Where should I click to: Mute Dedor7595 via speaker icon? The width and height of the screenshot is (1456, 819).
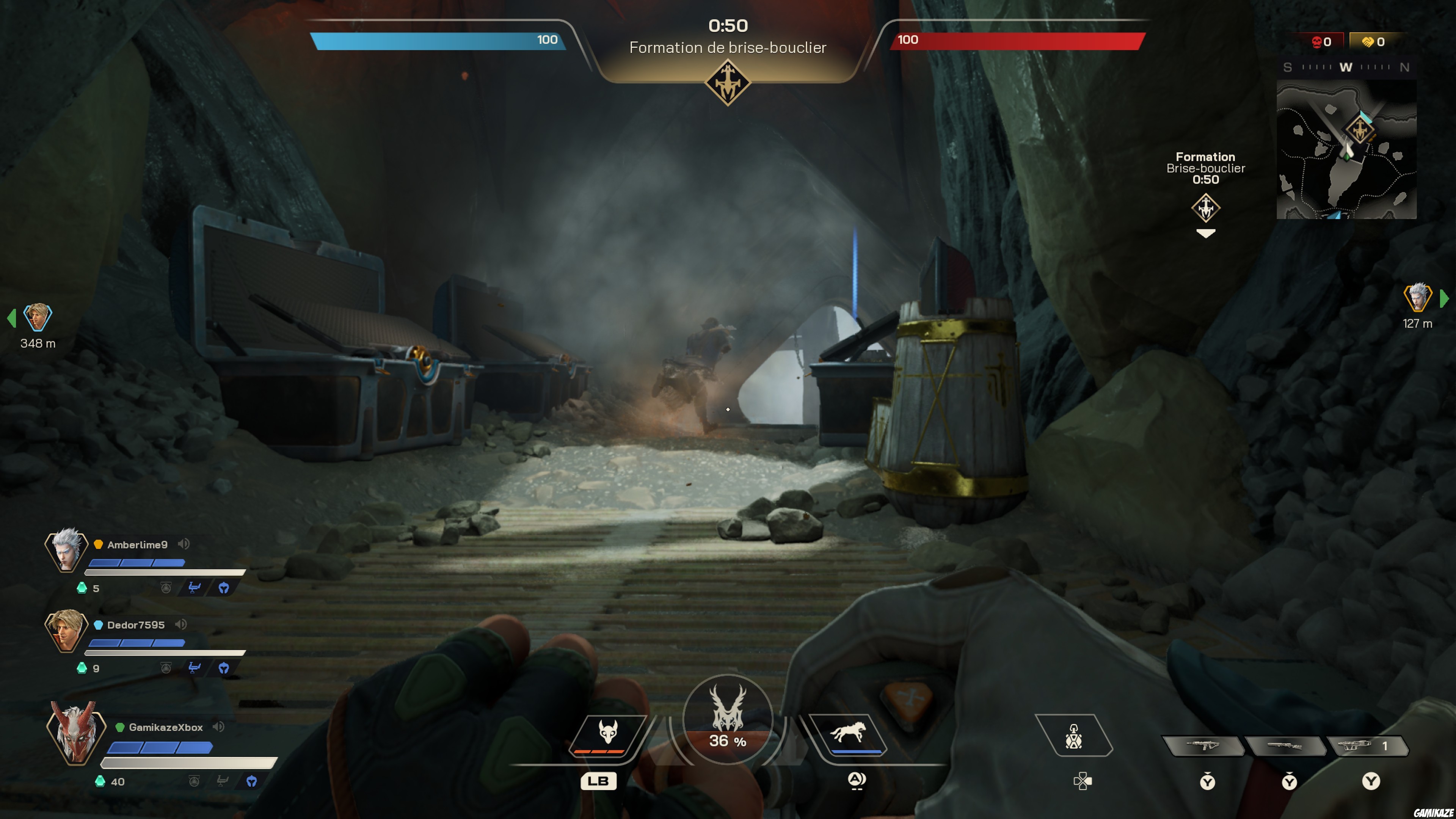click(181, 624)
